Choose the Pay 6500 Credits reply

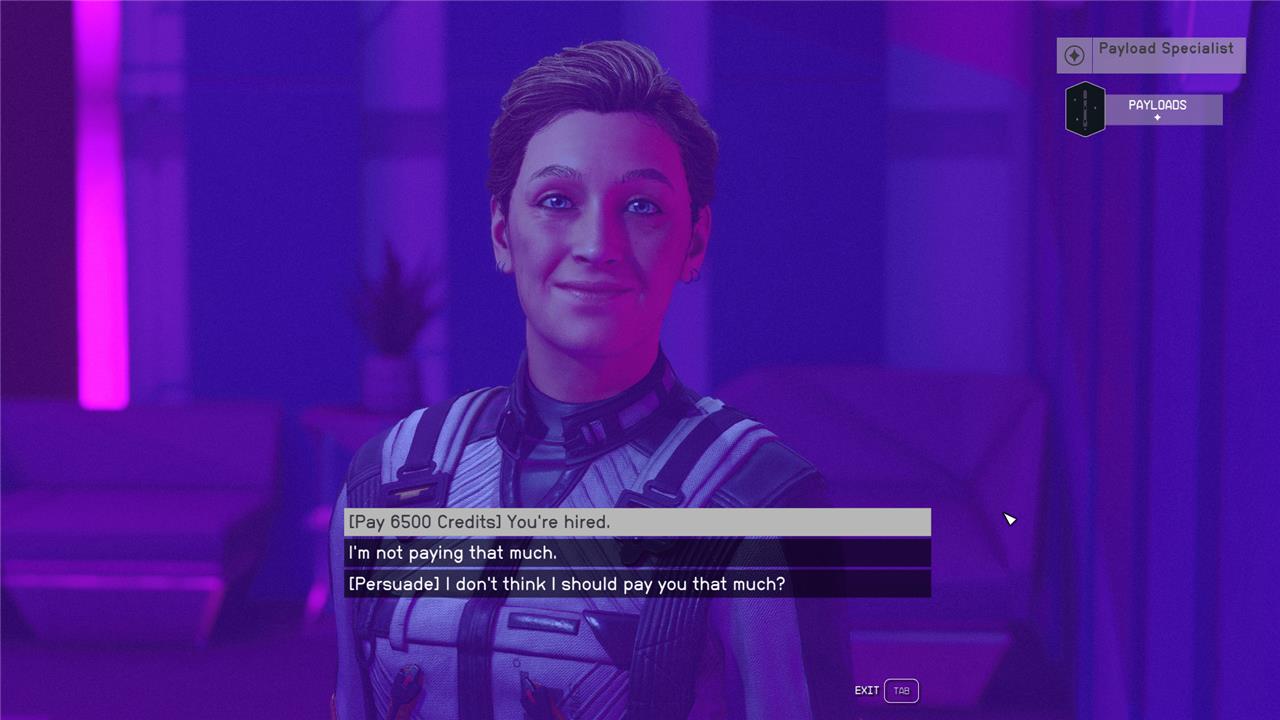(637, 522)
